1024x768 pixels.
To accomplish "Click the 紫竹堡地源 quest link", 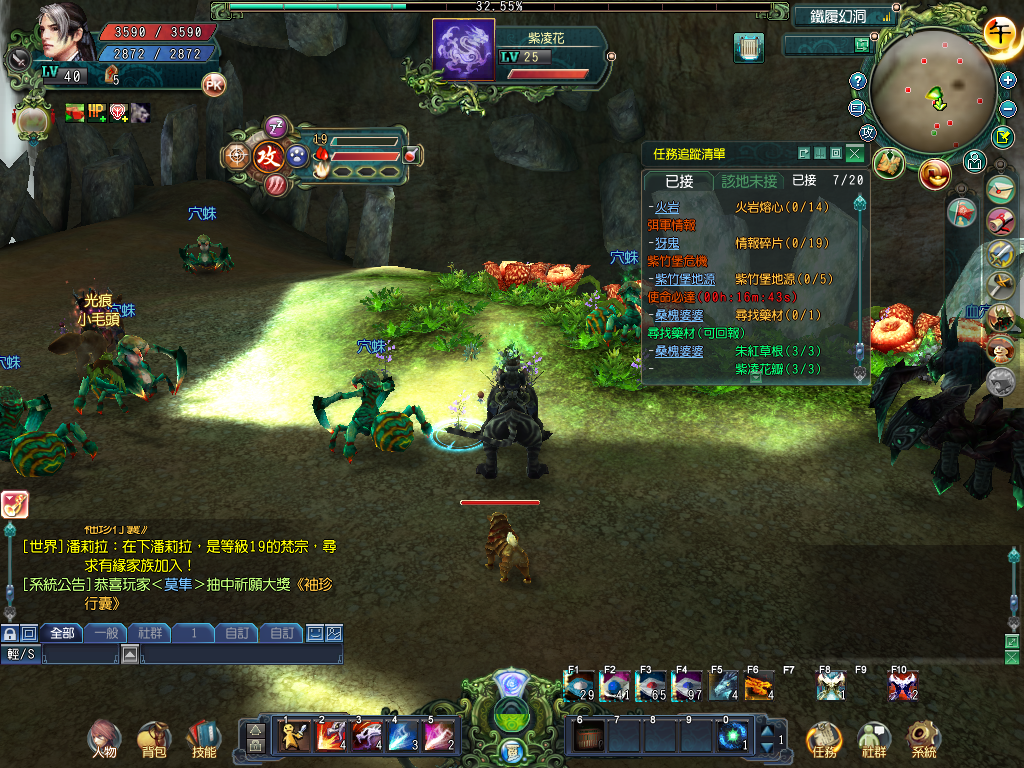I will (685, 279).
